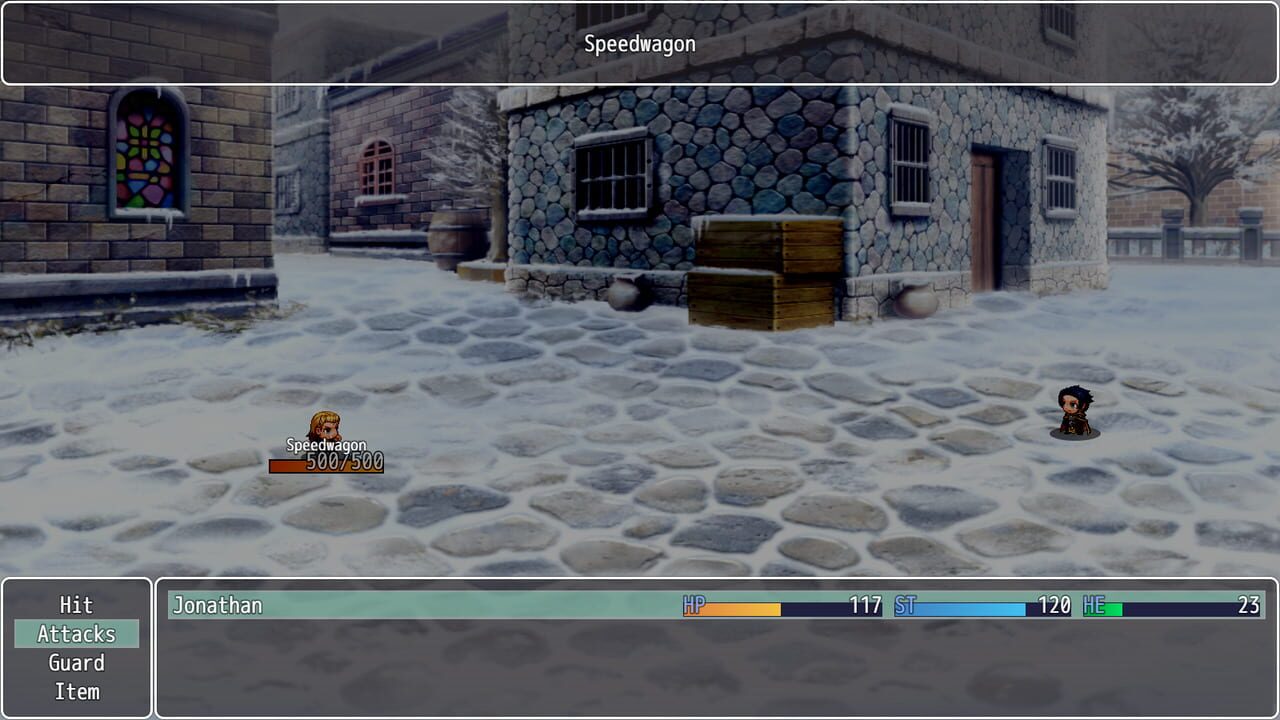Viewport: 1280px width, 720px height.
Task: Select the Speedwagon enemy sprite
Action: 325,425
